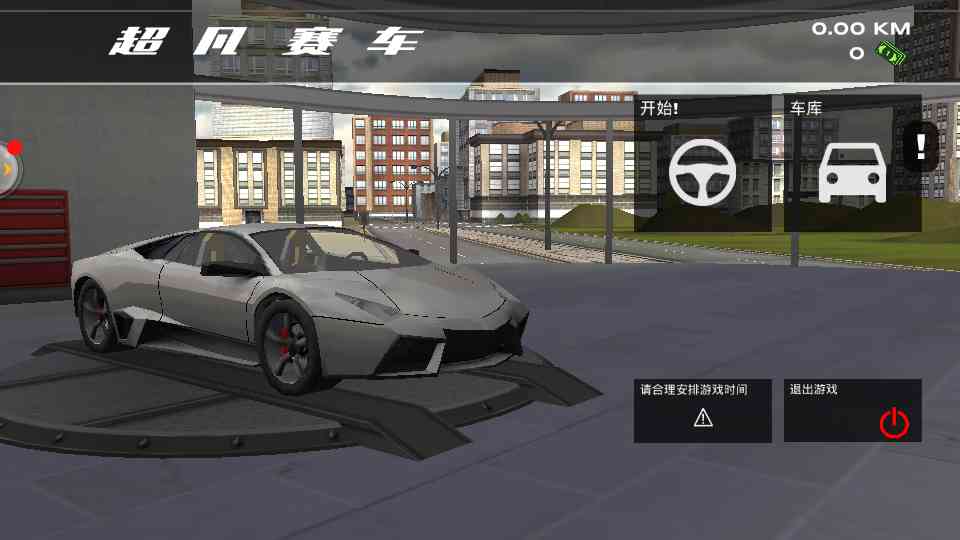
Task: Expand the side panel arrow with red dot
Action: point(8,171)
